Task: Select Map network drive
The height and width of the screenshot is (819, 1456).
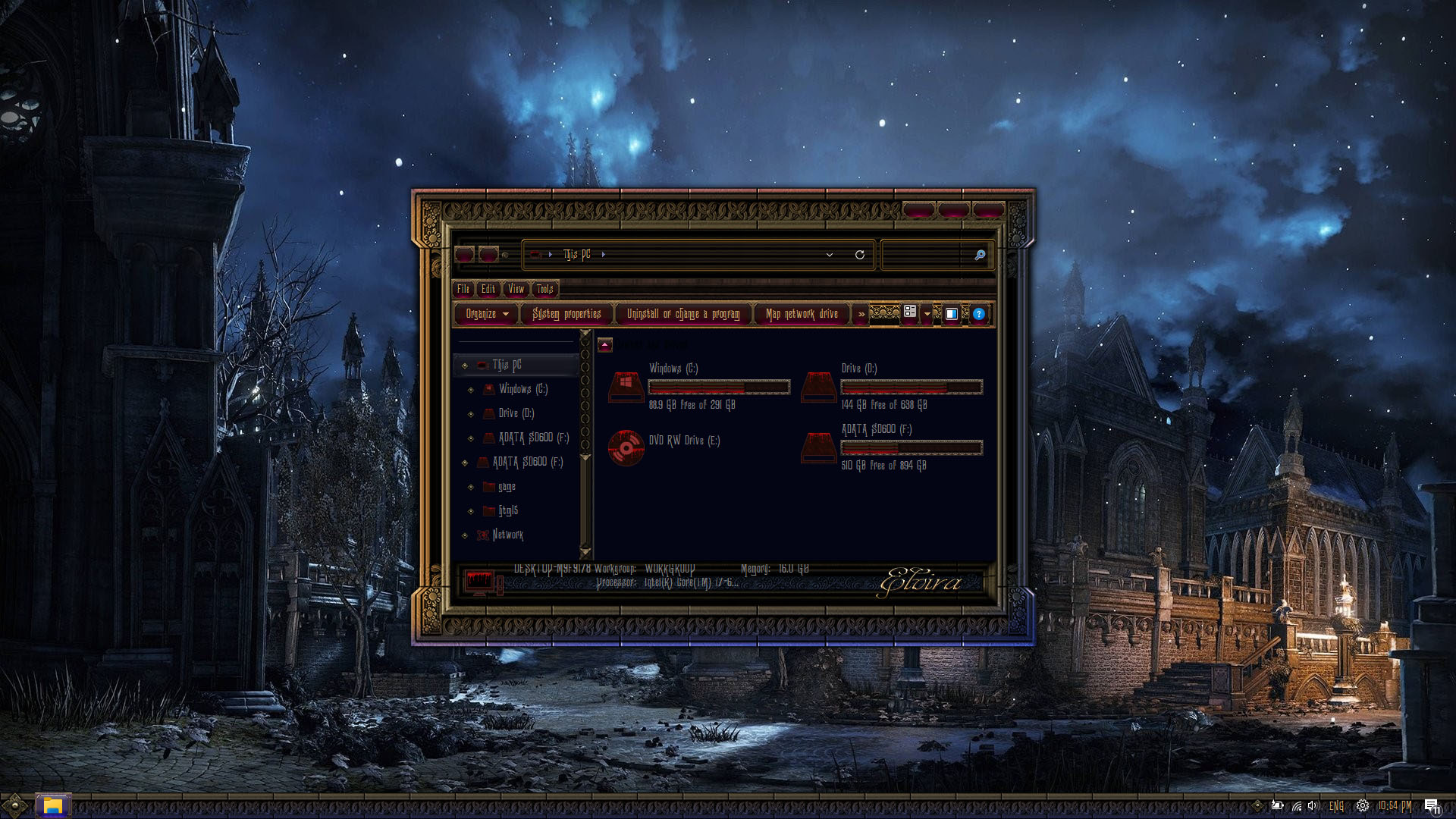Action: click(802, 314)
